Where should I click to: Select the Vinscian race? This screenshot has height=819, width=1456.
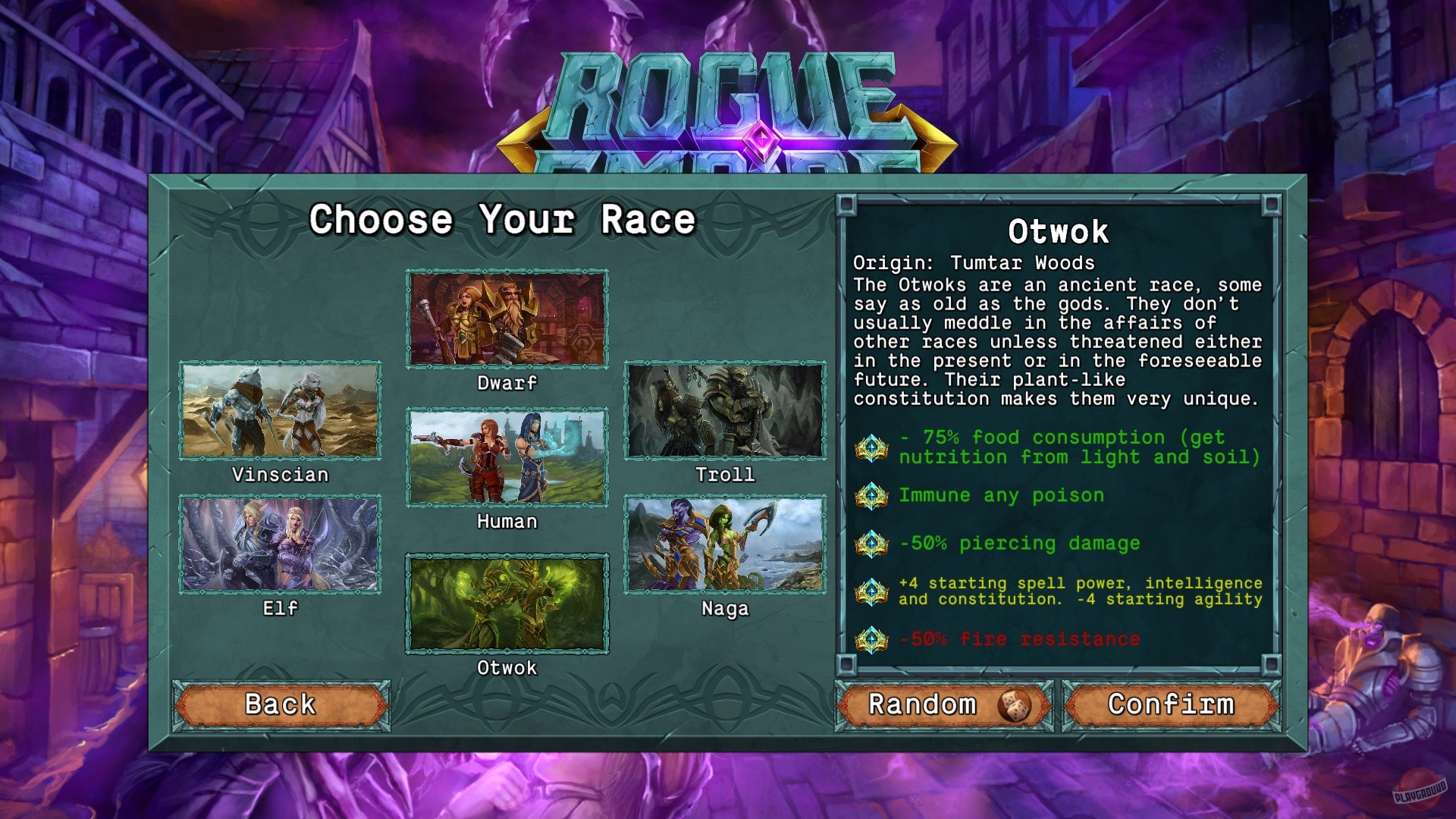click(x=280, y=412)
